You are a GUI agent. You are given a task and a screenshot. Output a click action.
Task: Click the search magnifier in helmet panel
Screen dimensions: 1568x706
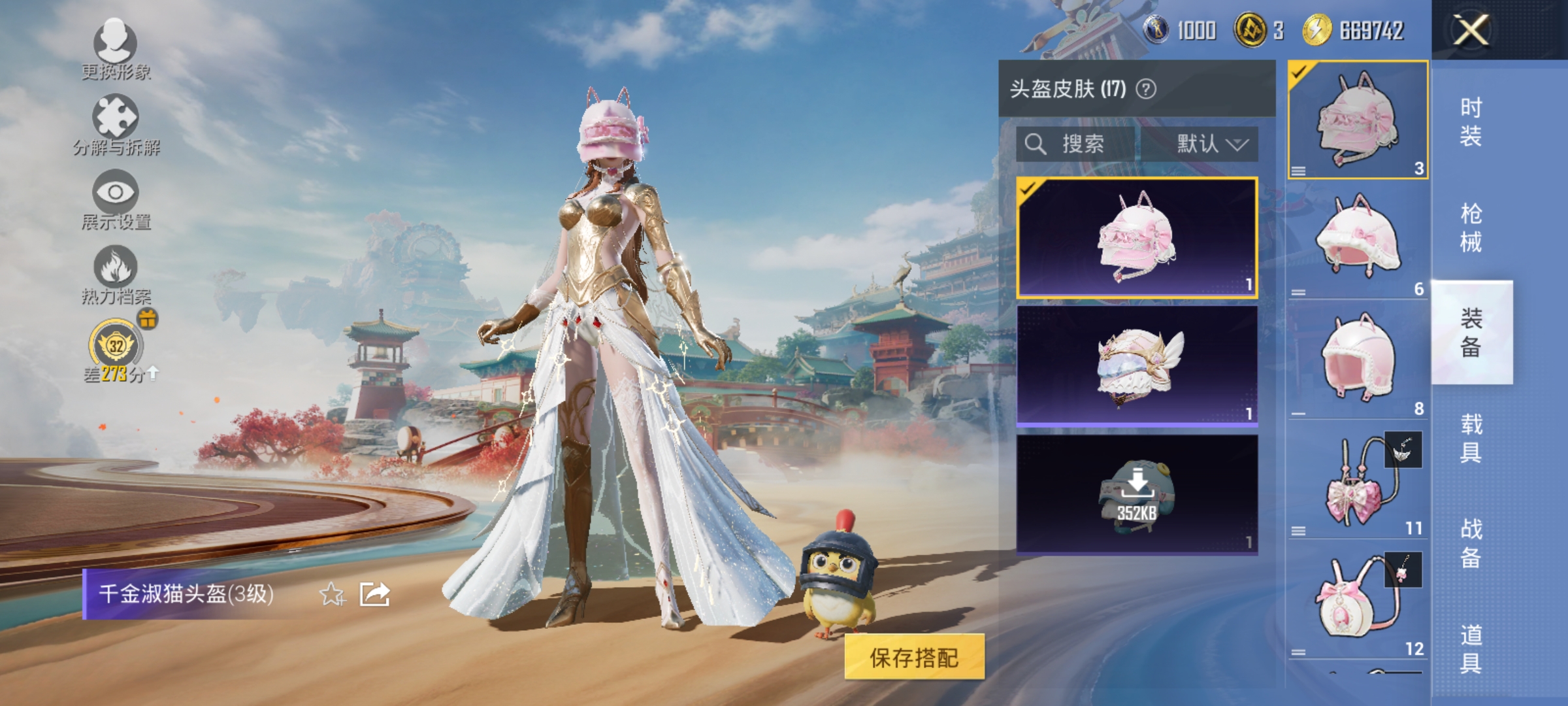click(1036, 144)
